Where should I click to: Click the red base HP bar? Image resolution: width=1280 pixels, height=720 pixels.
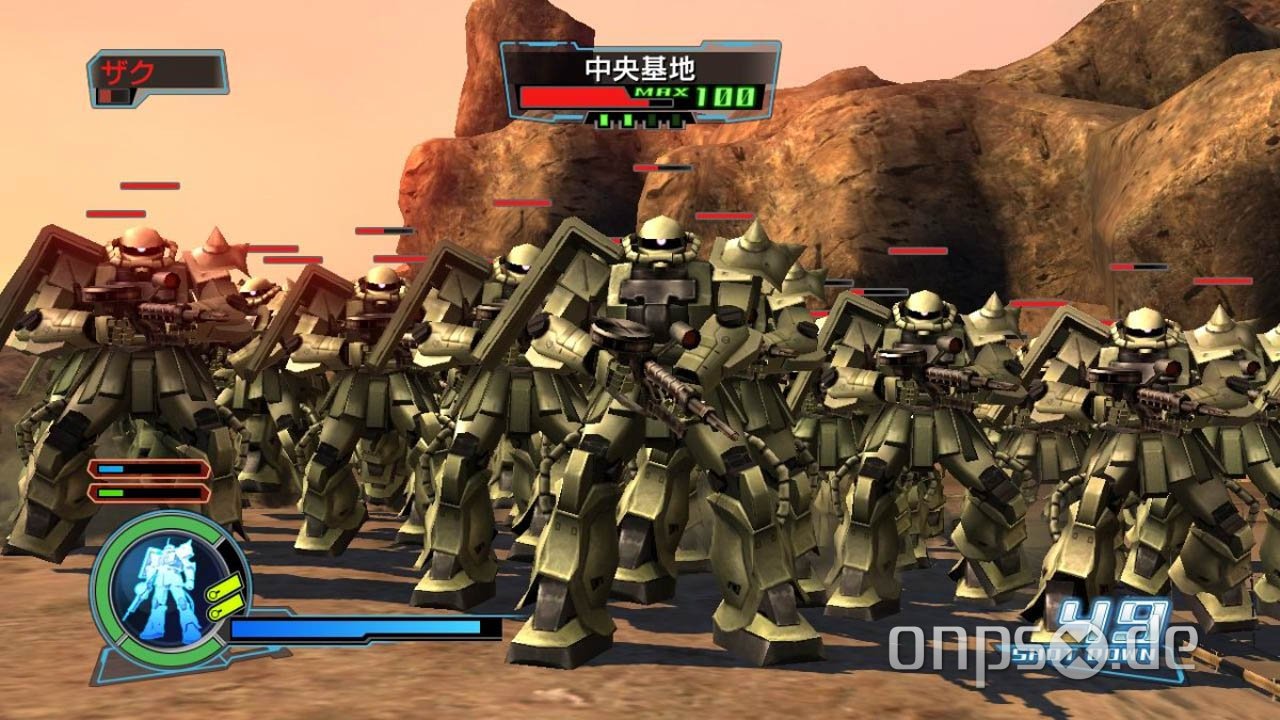[574, 96]
